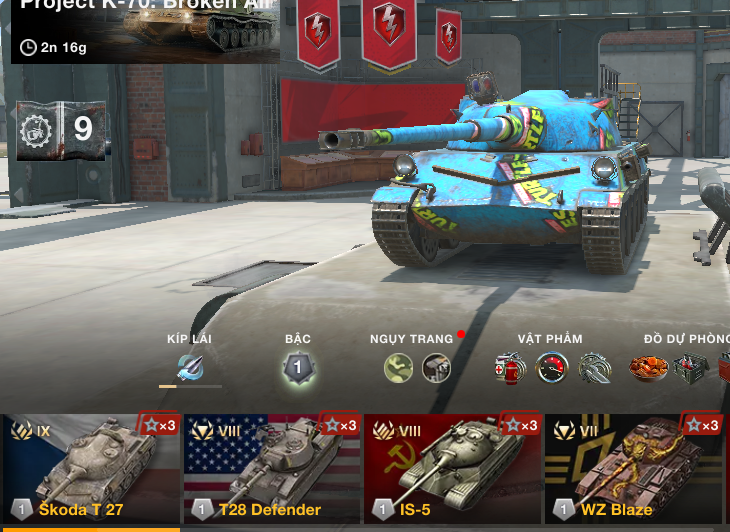Select the rank (Bậc) badge
This screenshot has height=532, width=730.
pyautogui.click(x=297, y=369)
